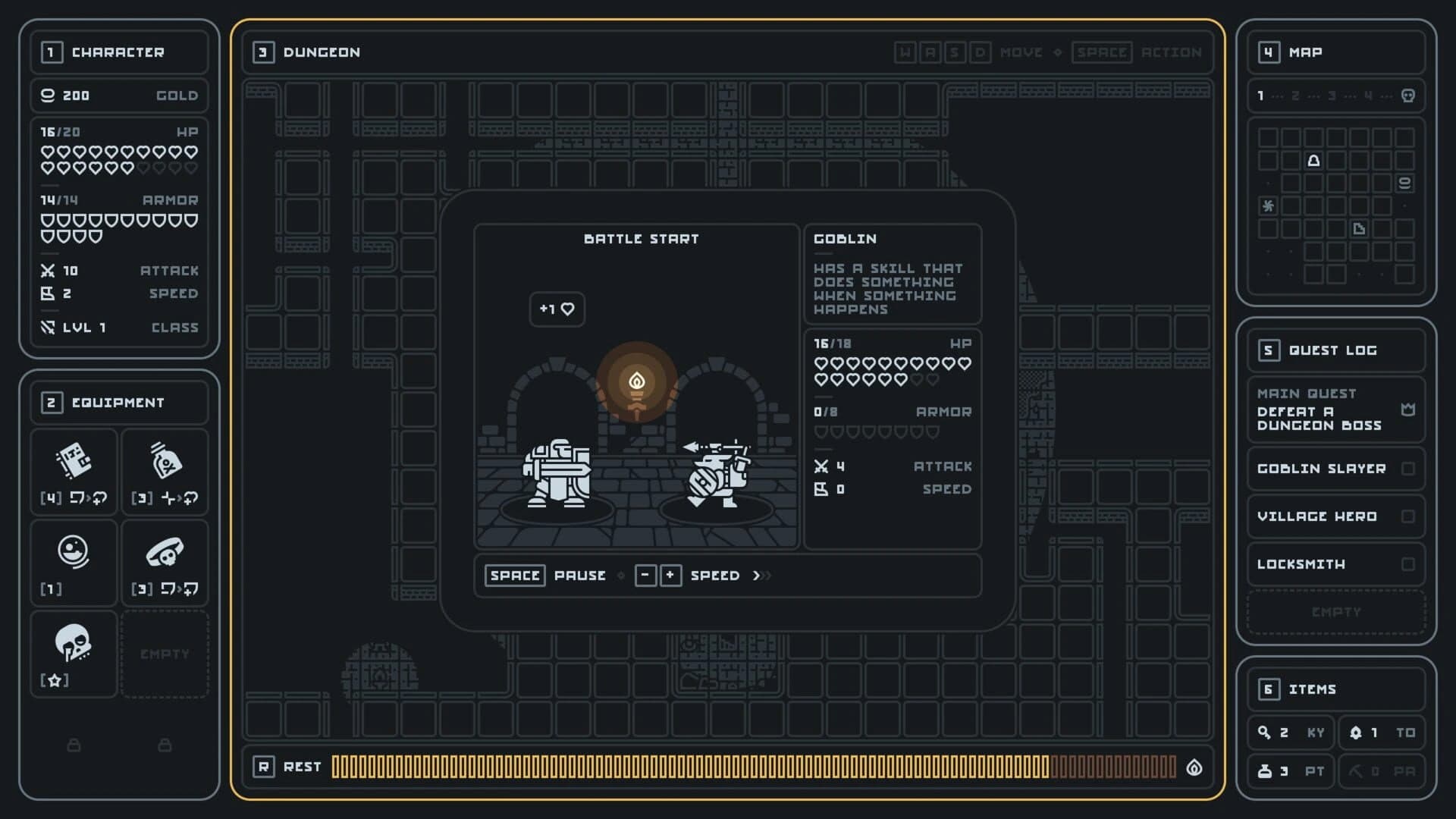Expand the empty Quest Log slot
The height and width of the screenshot is (819, 1456).
(x=1336, y=612)
